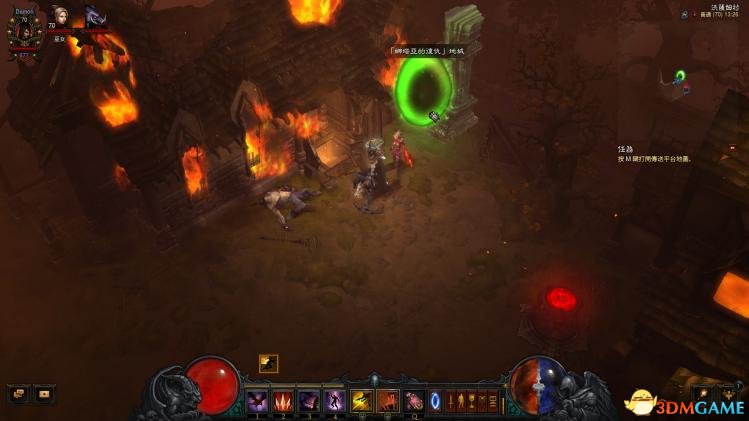Screen dimensions: 749x421
Task: Use the red spikes skill in slot 2
Action: [283, 400]
